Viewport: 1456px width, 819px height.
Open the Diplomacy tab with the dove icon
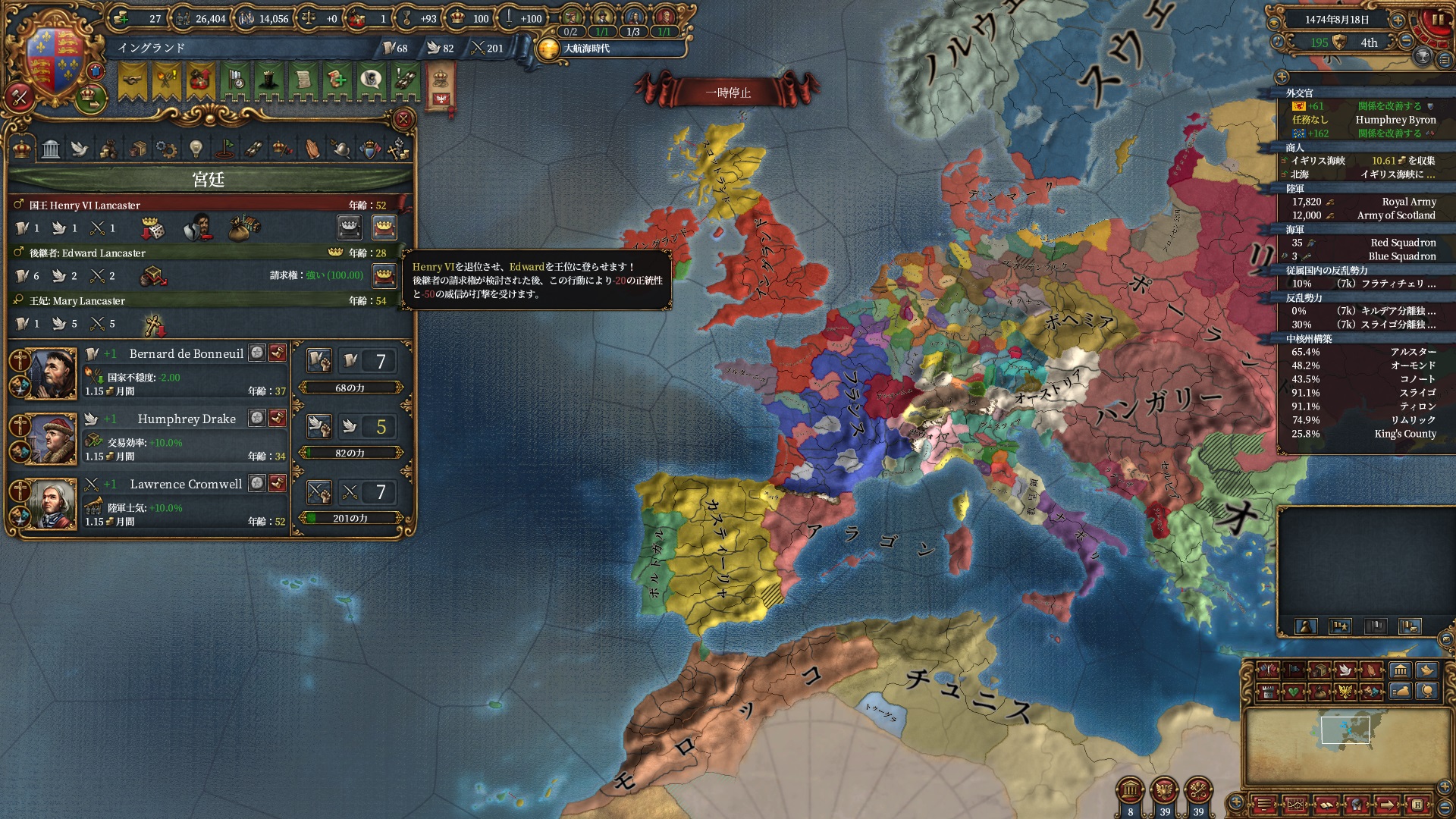click(x=80, y=149)
